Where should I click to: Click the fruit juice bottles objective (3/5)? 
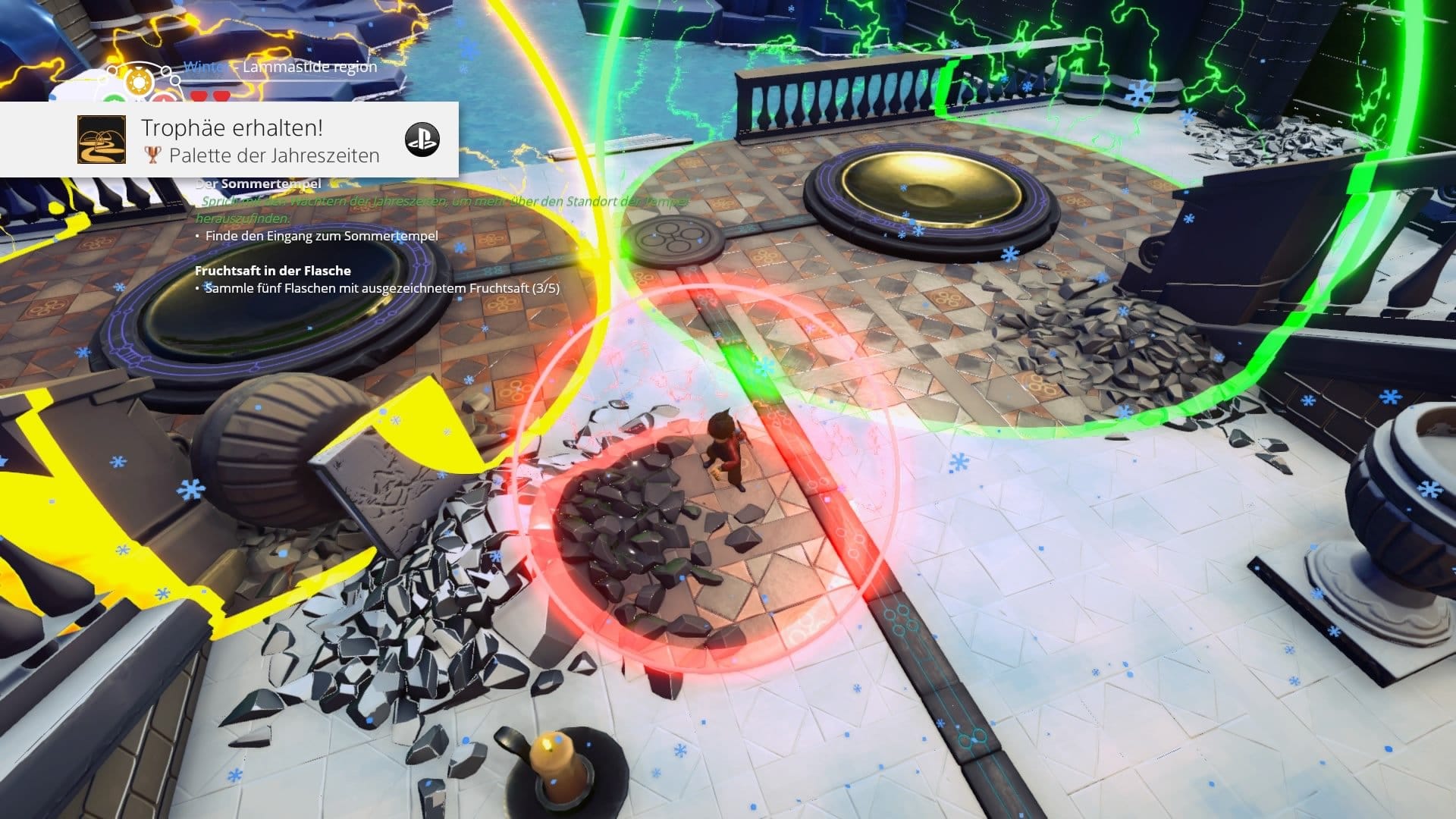tap(381, 288)
